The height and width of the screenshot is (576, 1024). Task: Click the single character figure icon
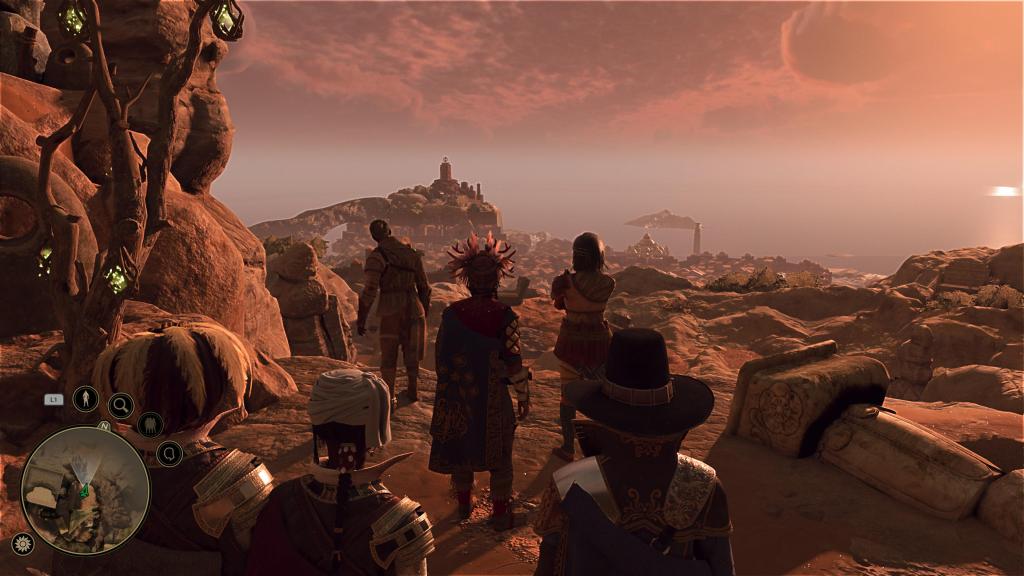pyautogui.click(x=86, y=398)
